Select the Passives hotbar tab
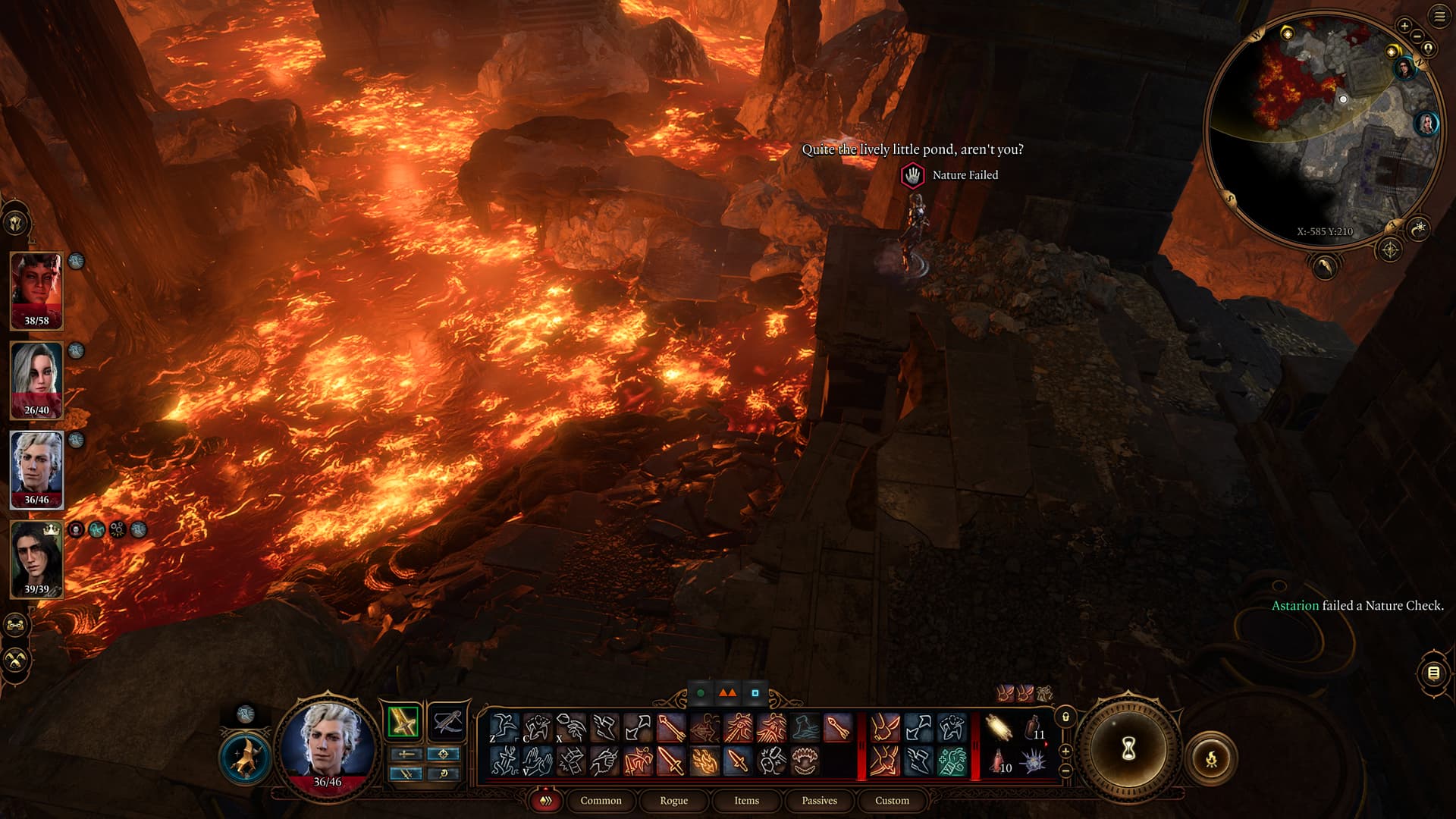The image size is (1456, 819). (819, 800)
